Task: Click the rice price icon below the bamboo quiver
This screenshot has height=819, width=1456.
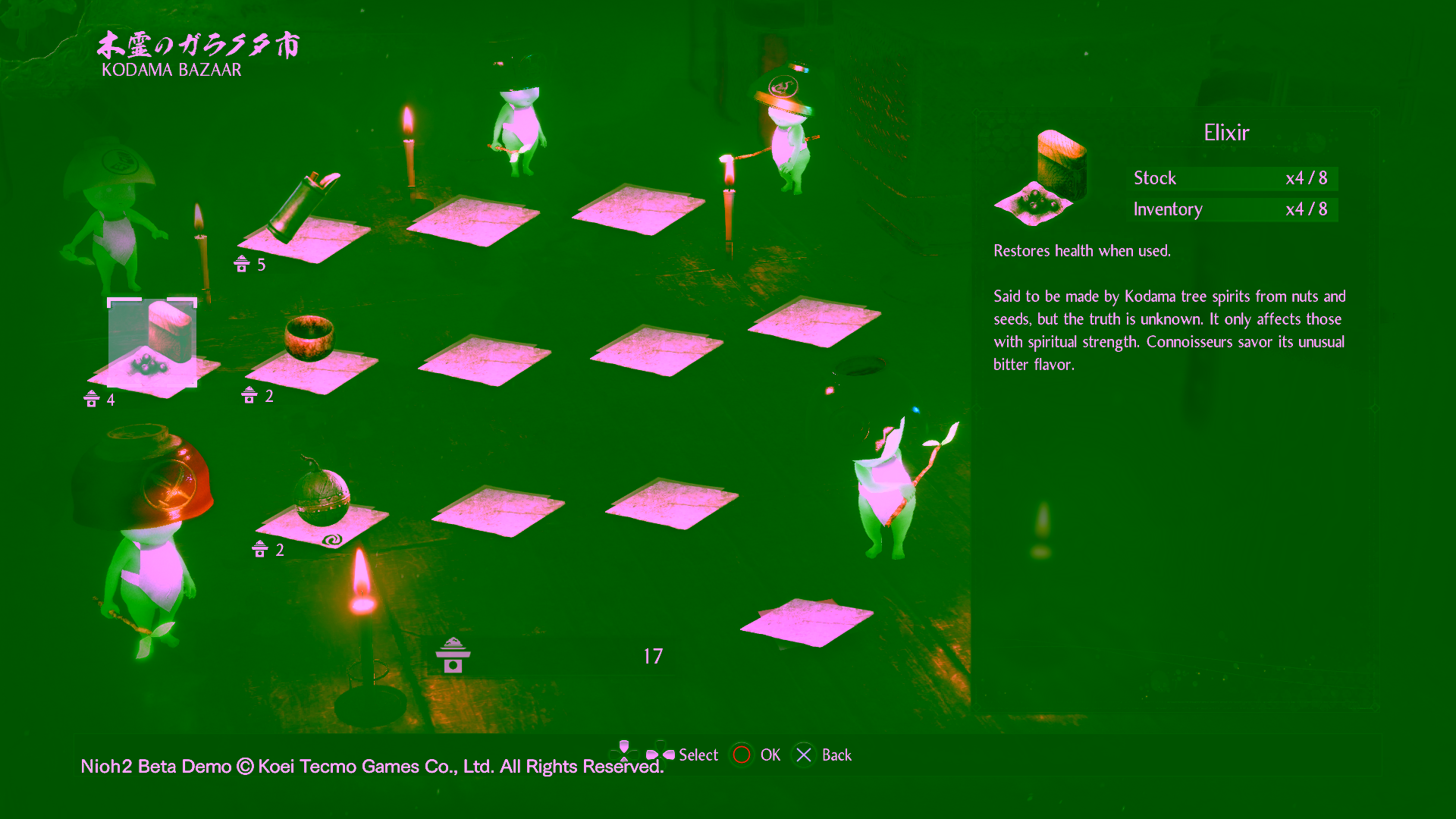Action: (x=240, y=265)
